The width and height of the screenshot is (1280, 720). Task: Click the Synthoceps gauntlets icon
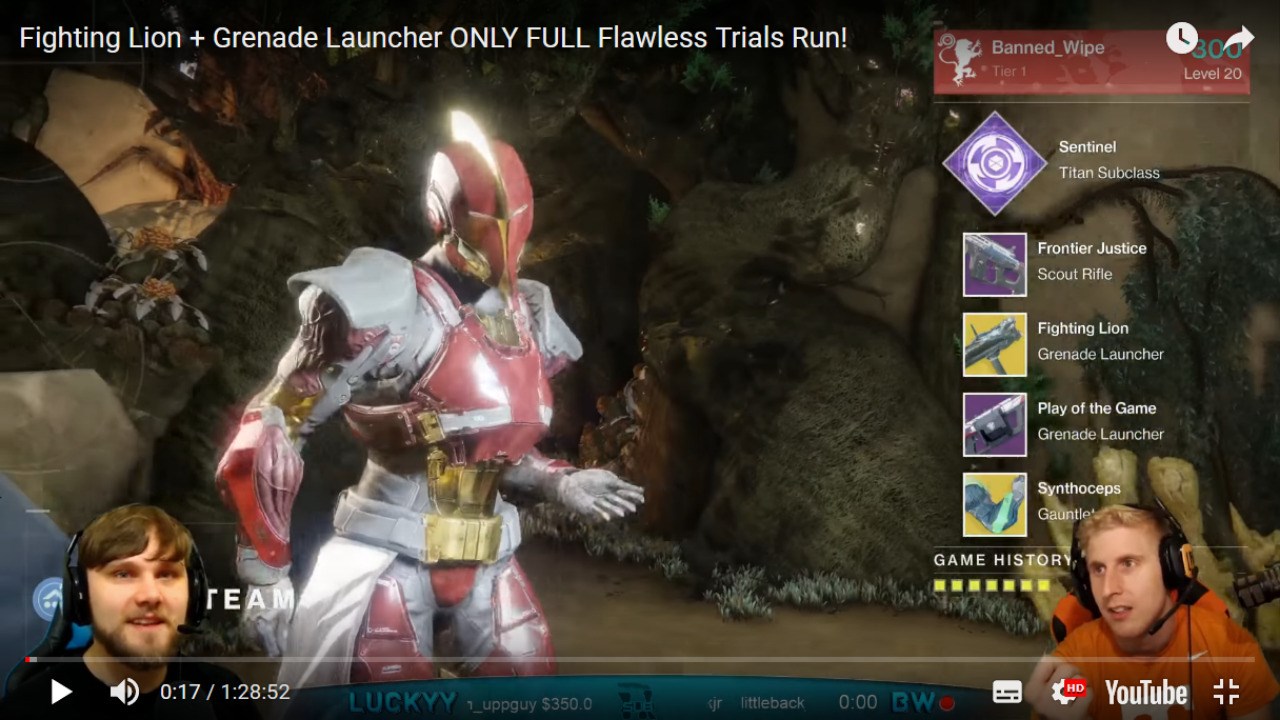point(993,505)
